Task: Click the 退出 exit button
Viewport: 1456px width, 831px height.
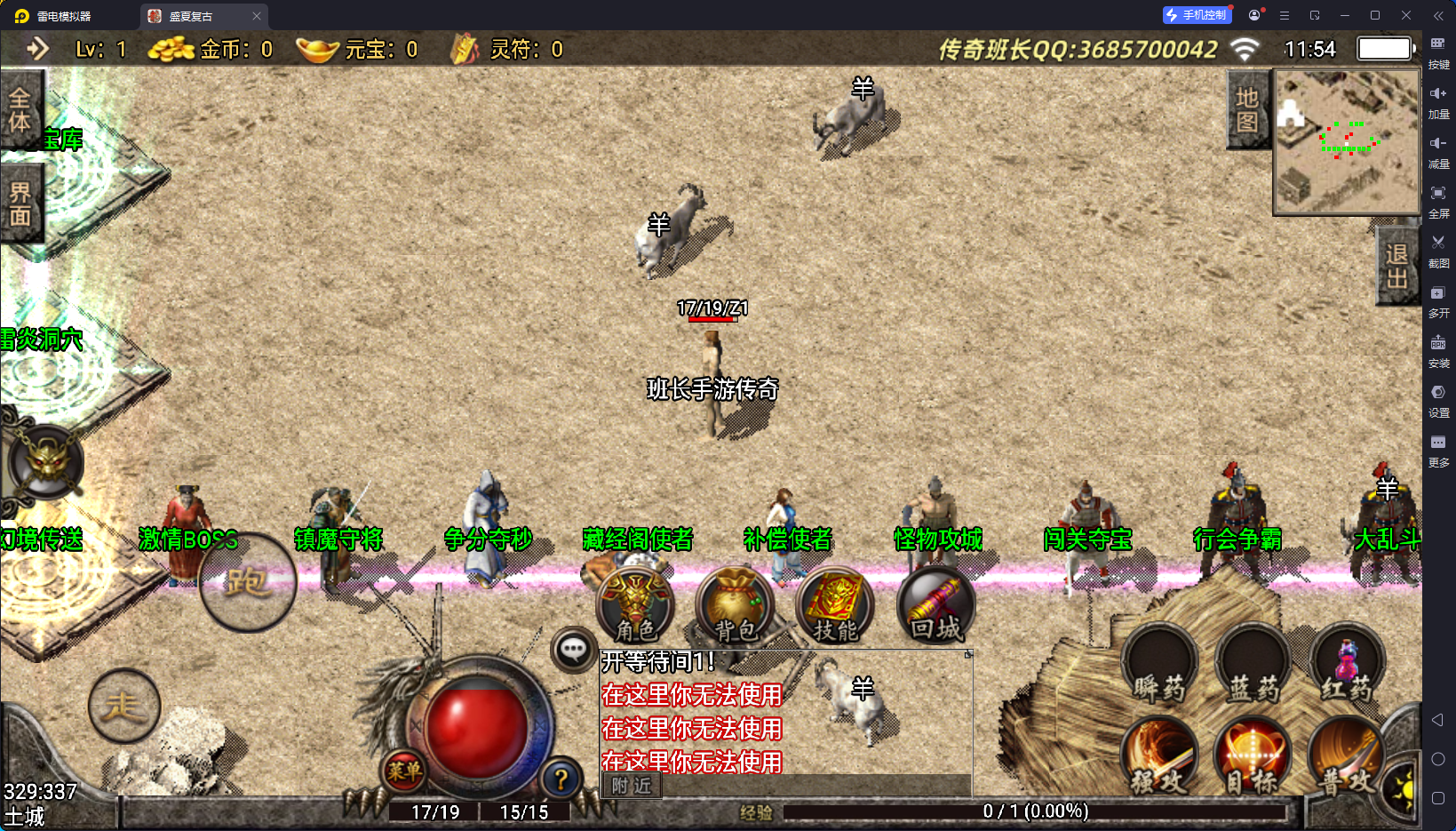Action: tap(1396, 266)
